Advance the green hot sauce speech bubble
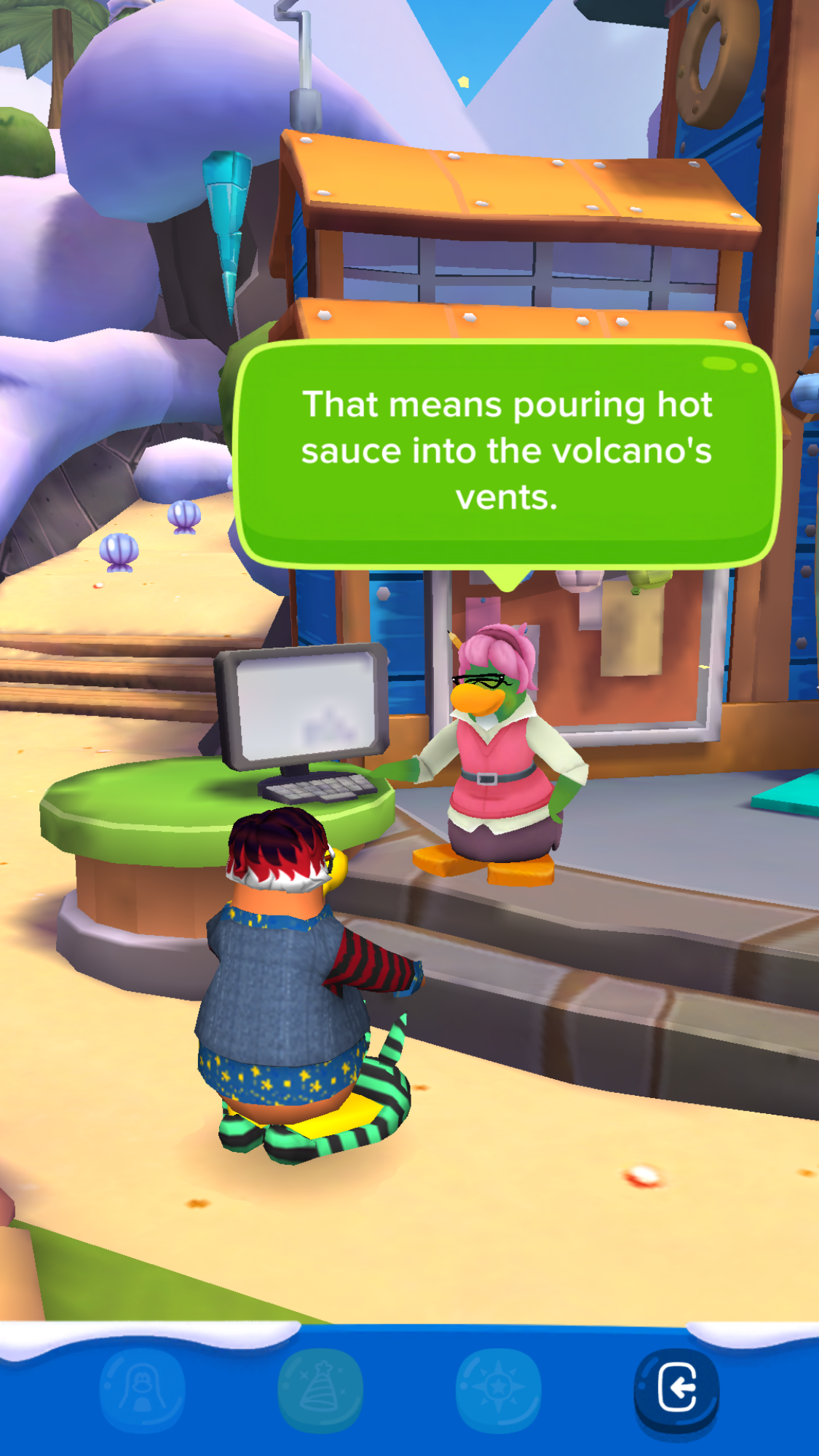 click(507, 453)
